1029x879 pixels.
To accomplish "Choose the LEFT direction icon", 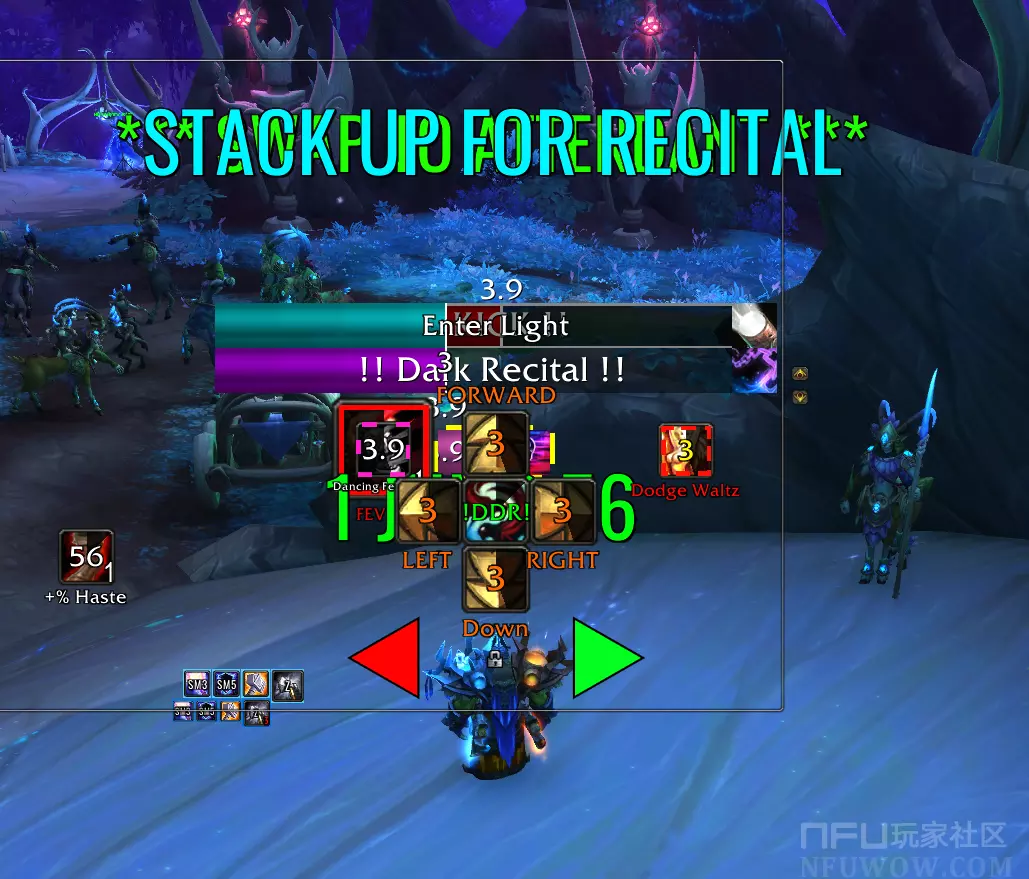I will click(x=427, y=511).
